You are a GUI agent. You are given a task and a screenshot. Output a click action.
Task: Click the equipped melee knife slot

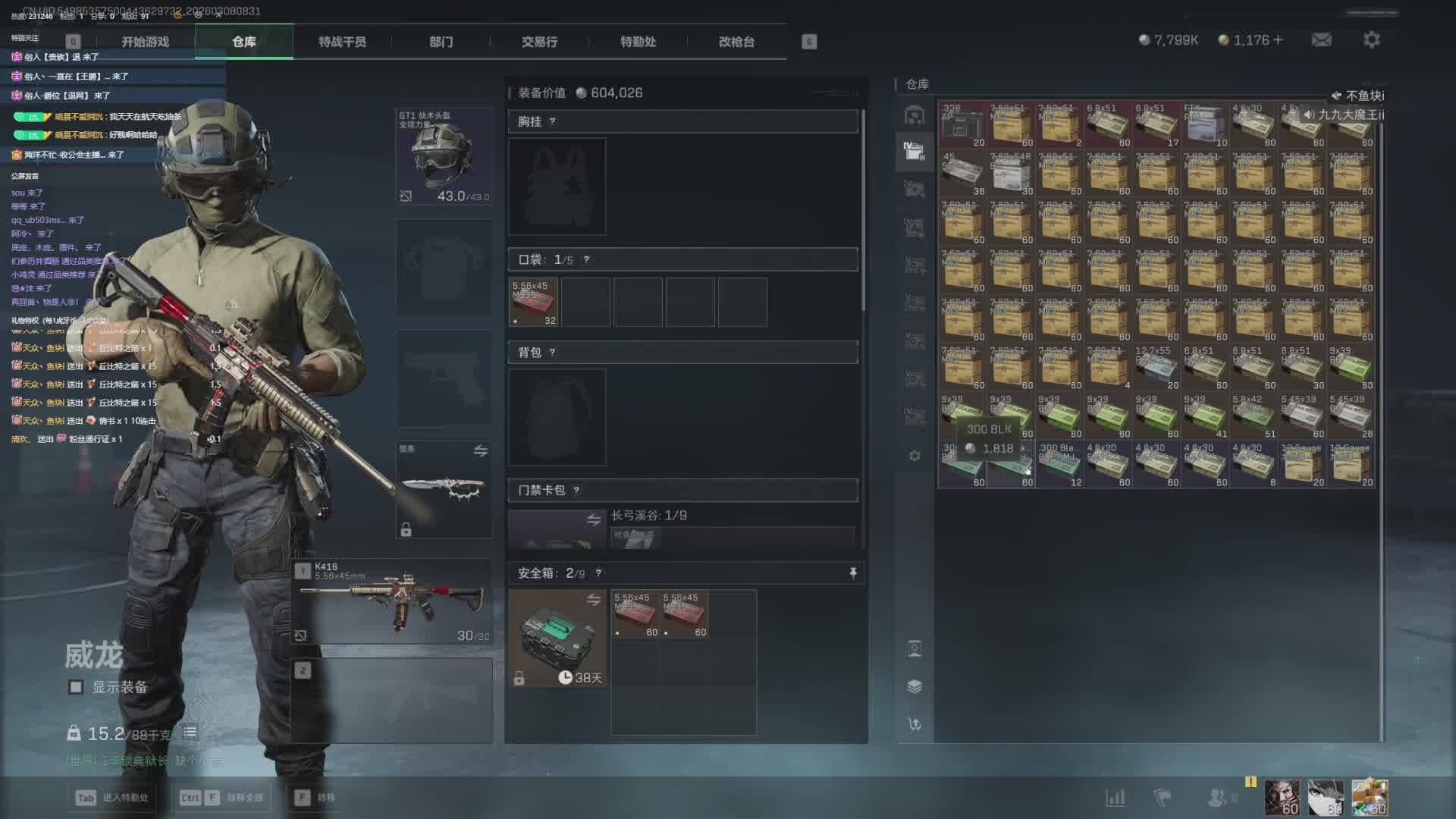point(444,489)
